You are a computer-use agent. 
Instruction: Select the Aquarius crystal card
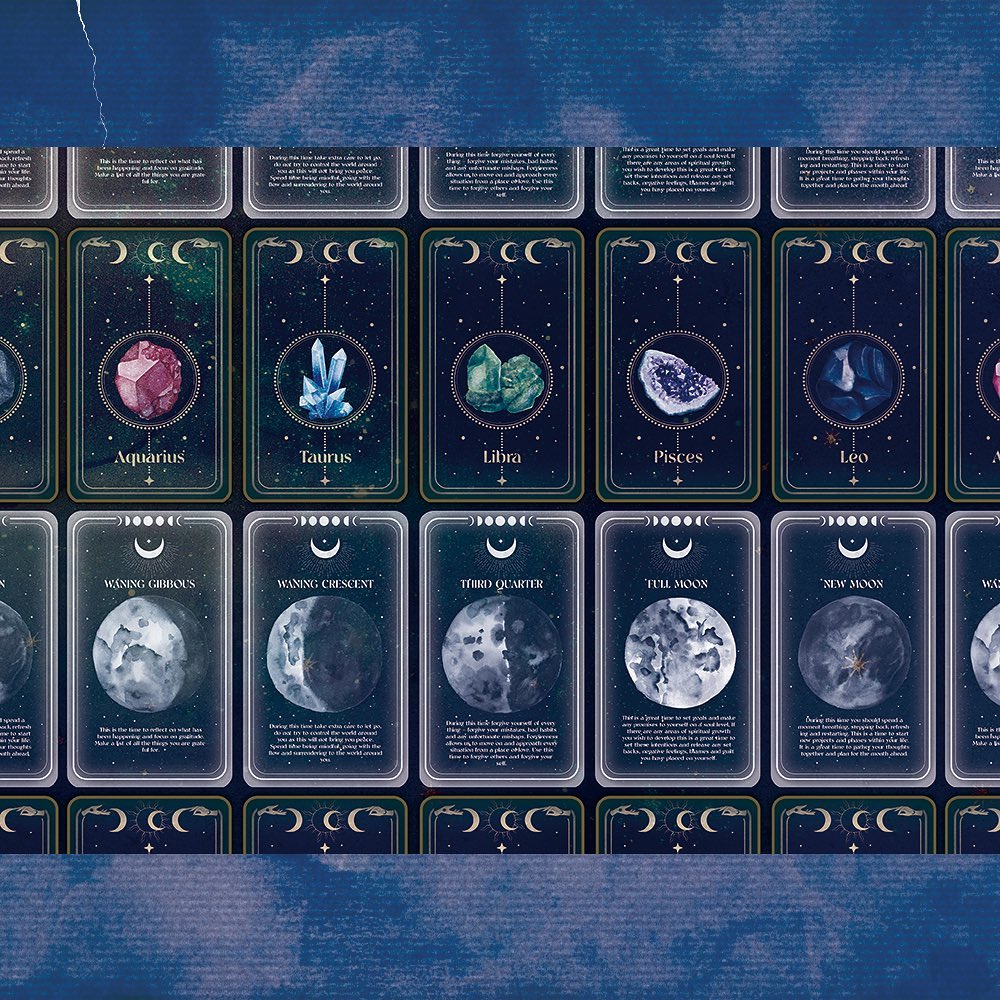pos(149,365)
